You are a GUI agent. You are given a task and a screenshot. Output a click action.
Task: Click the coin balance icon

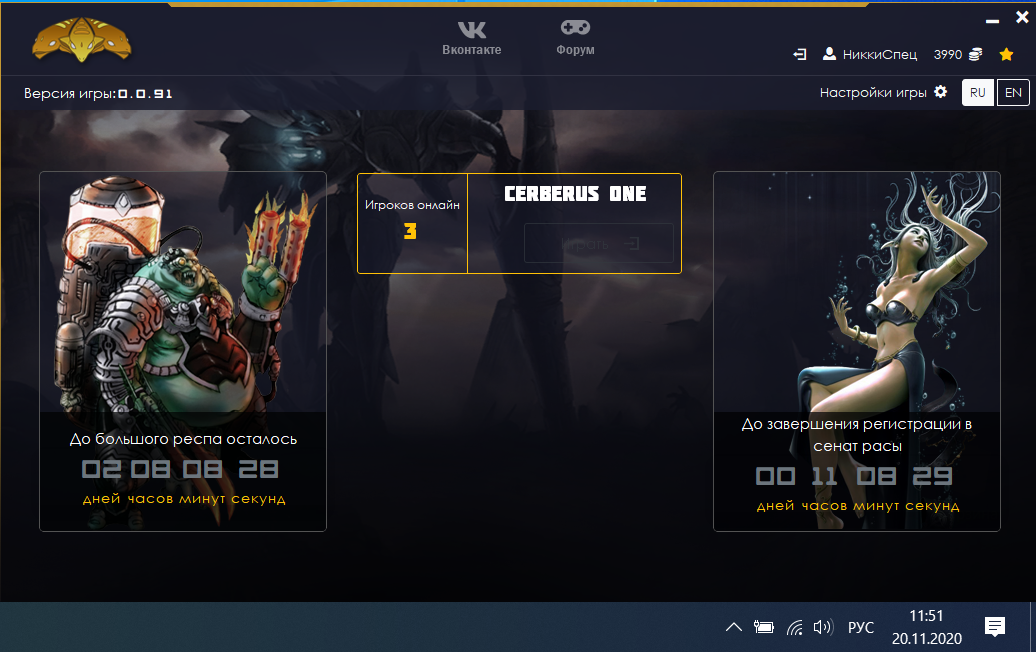[975, 54]
